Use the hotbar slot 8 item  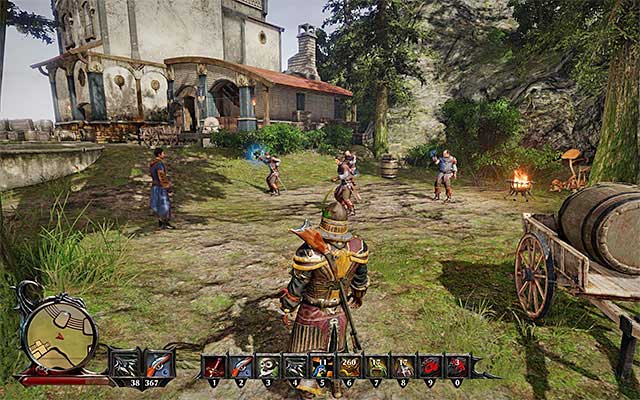404,366
